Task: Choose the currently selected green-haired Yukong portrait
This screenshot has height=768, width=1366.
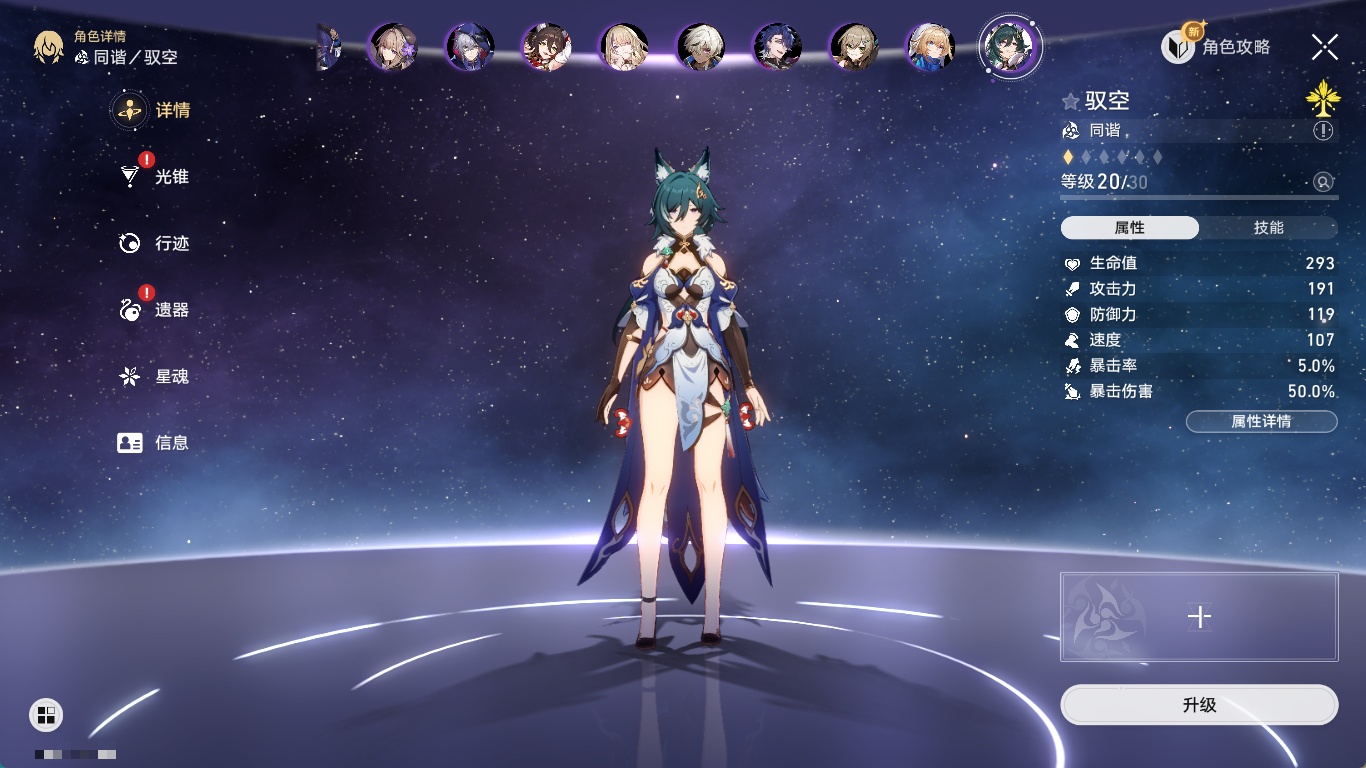Action: tap(1010, 46)
